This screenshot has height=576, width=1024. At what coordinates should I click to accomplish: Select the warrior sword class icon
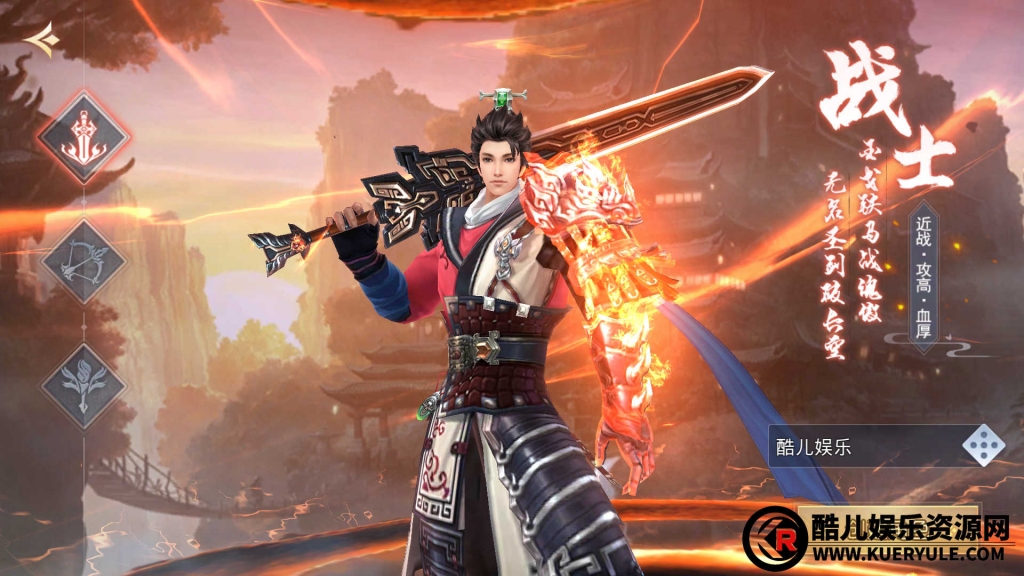[84, 138]
